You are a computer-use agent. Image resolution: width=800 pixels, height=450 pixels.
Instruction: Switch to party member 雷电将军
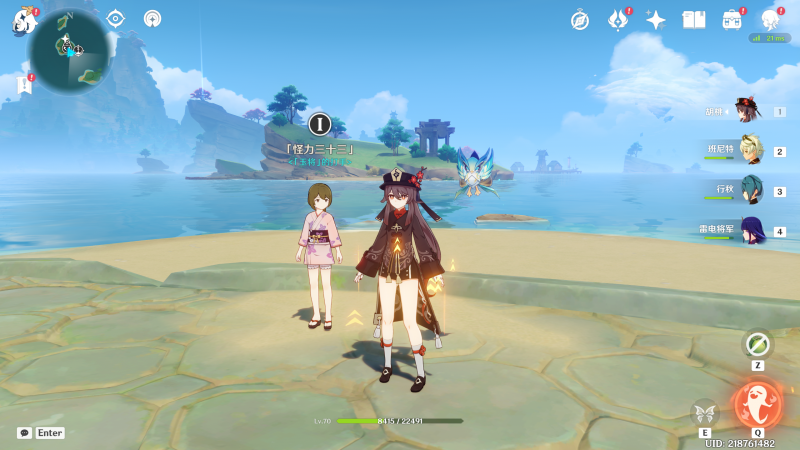point(751,230)
